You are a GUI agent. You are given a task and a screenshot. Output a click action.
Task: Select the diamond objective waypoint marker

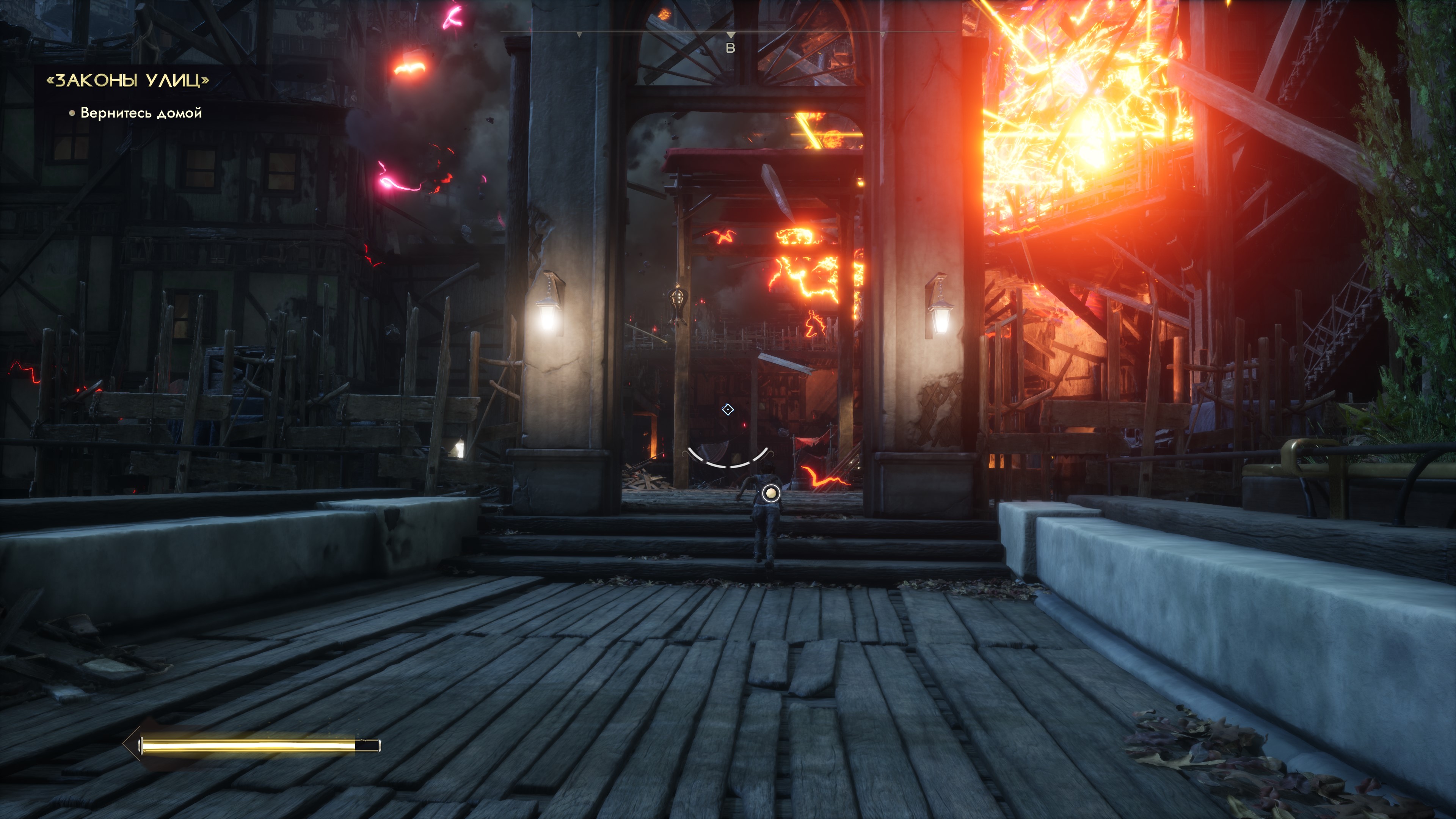[x=728, y=409]
